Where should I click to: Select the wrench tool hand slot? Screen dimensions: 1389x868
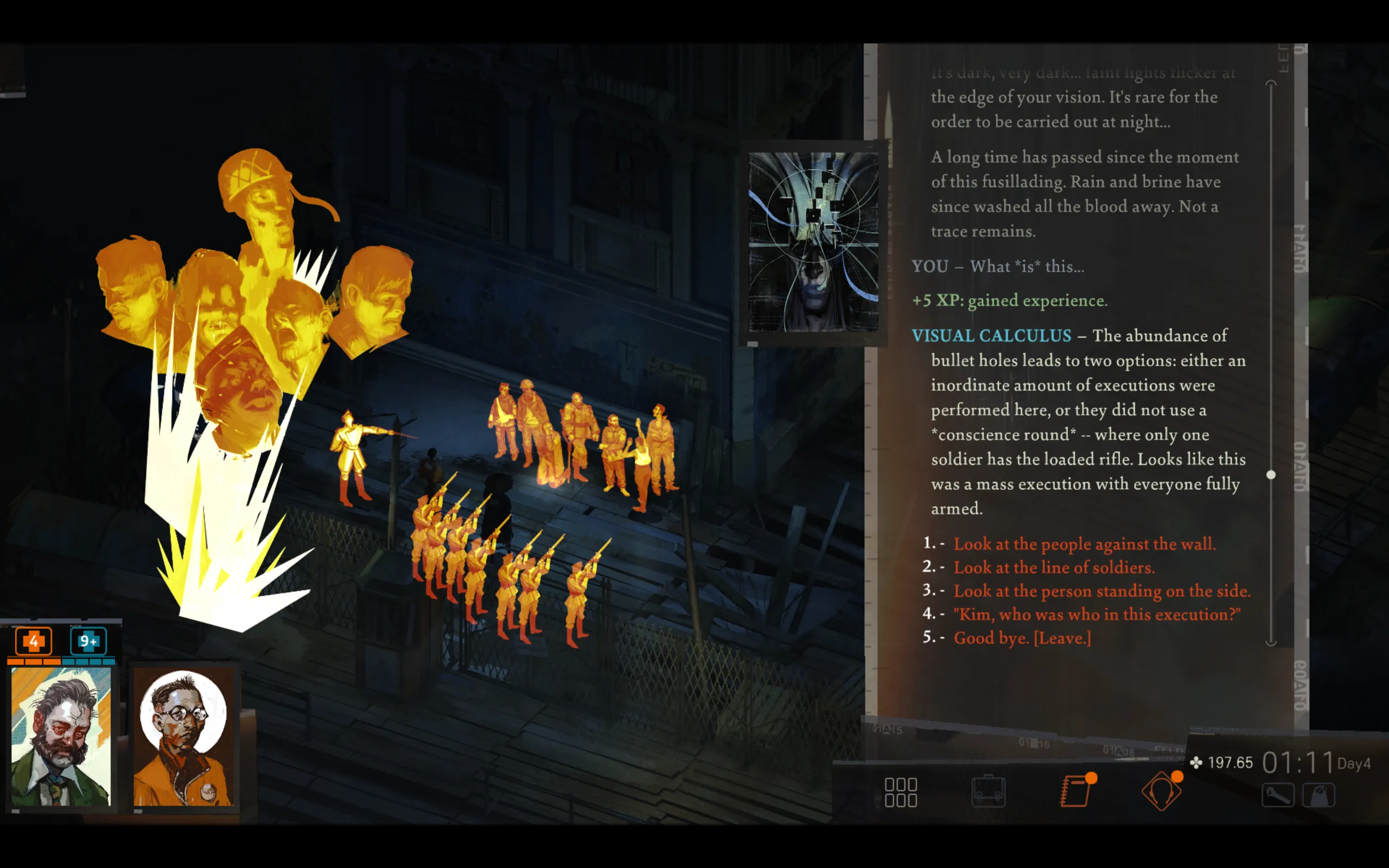point(1277,796)
